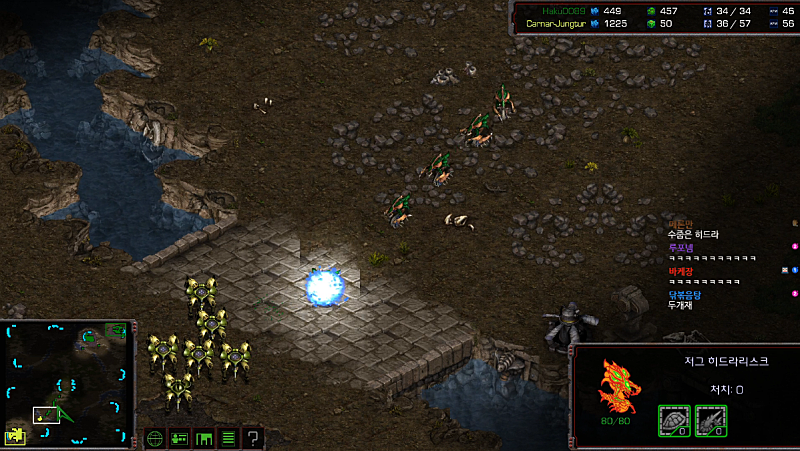Image resolution: width=800 pixels, height=451 pixels.
Task: Open the green lines list button
Action: (228, 438)
